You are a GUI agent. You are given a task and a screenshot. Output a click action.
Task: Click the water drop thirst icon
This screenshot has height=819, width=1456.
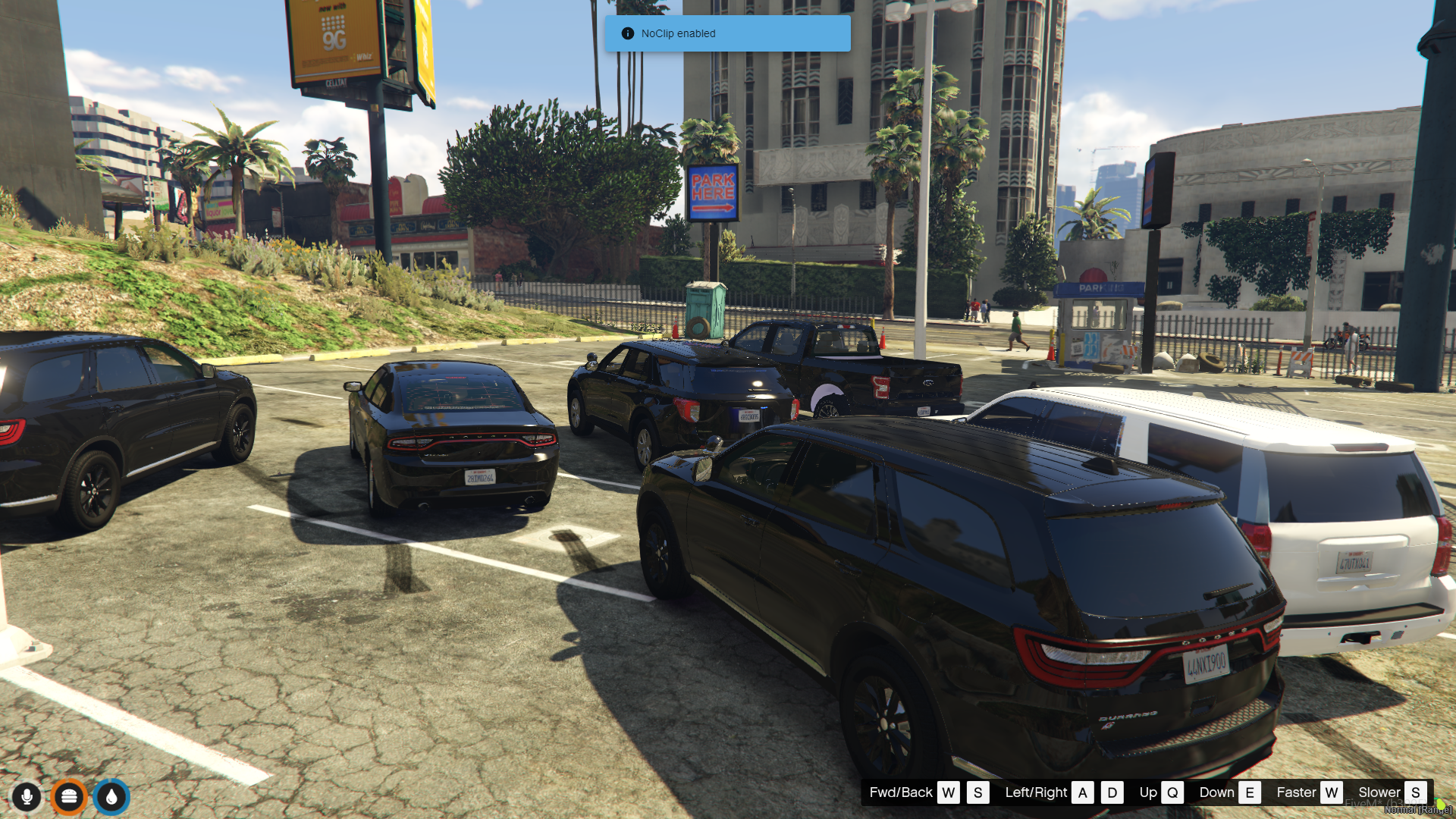click(x=111, y=797)
